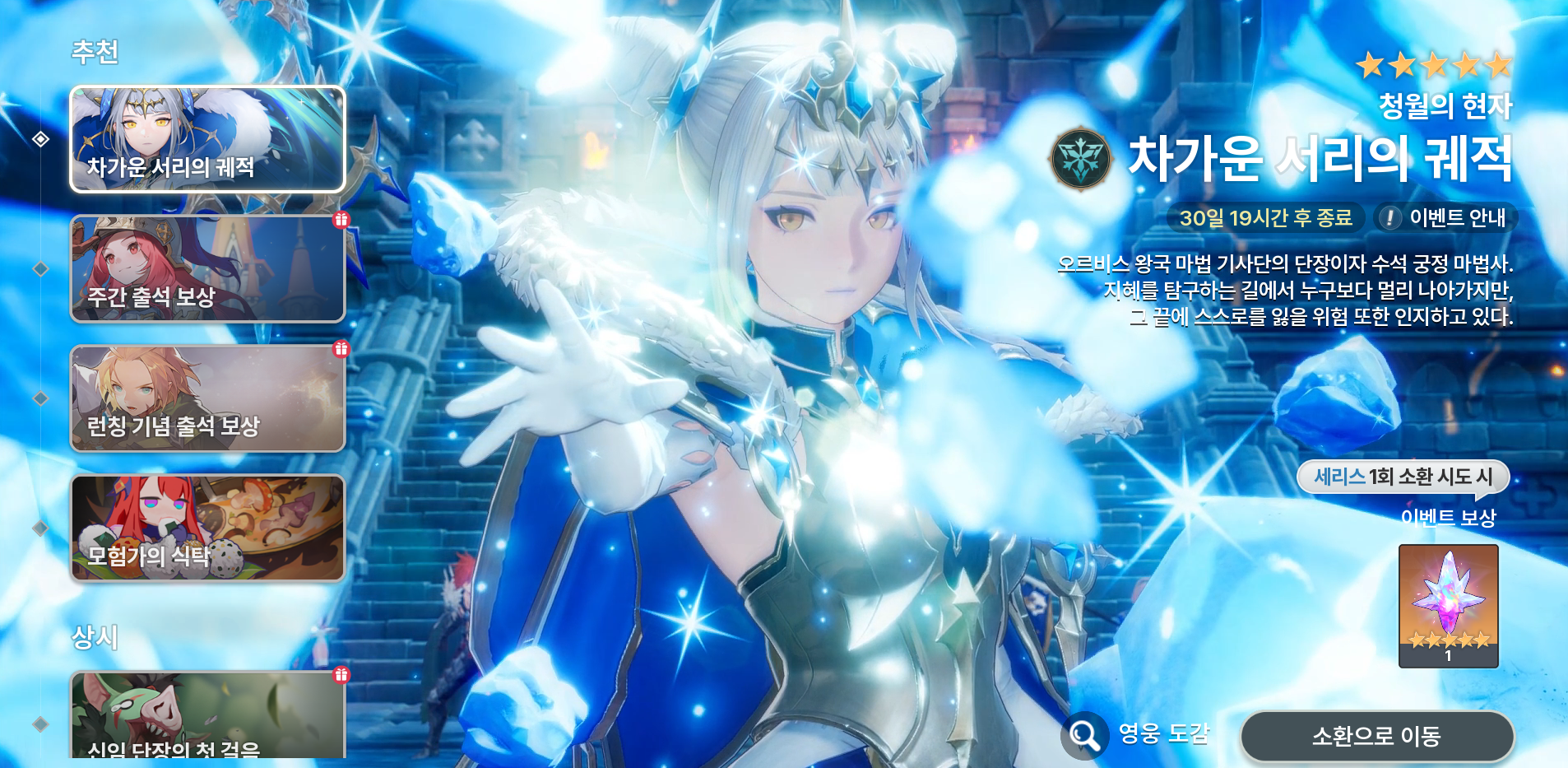Click the 소환으로 이동 button
The width and height of the screenshot is (1568, 768).
click(1376, 736)
